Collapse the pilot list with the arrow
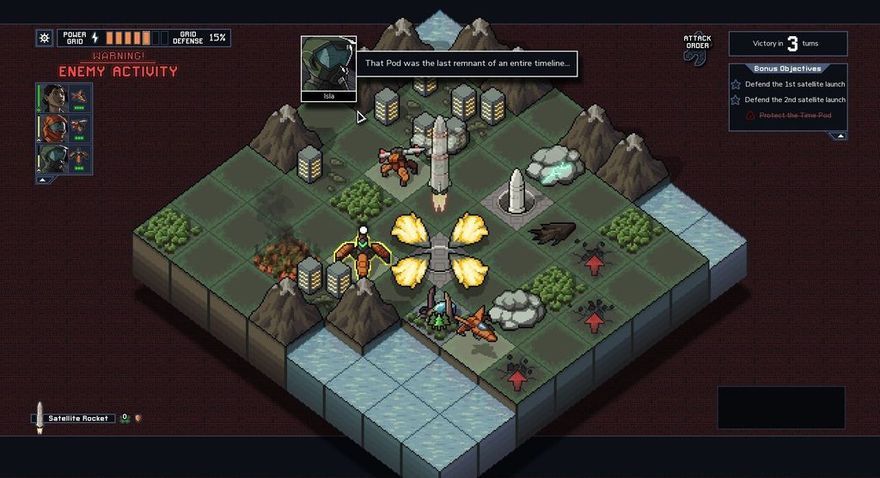 point(43,180)
